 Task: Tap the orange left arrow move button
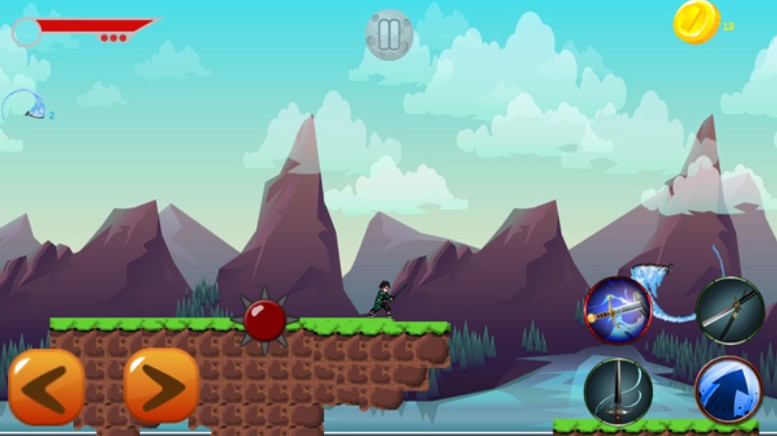point(46,386)
